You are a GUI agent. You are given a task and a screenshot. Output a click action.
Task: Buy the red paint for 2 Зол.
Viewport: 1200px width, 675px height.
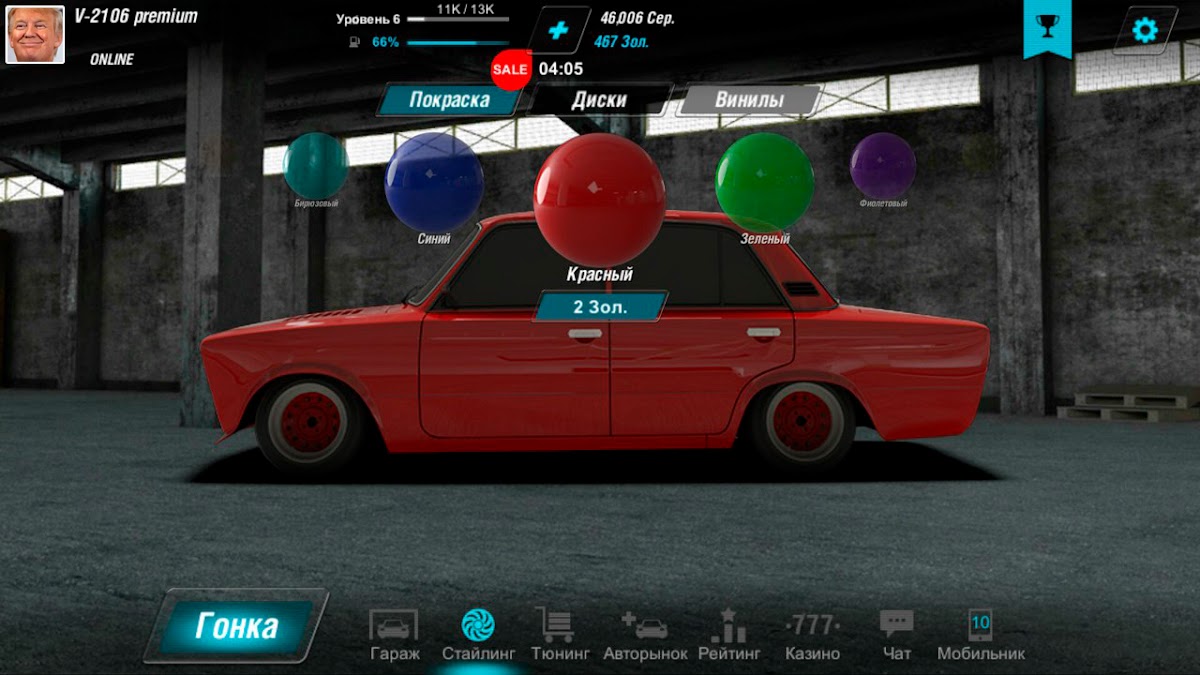[600, 306]
